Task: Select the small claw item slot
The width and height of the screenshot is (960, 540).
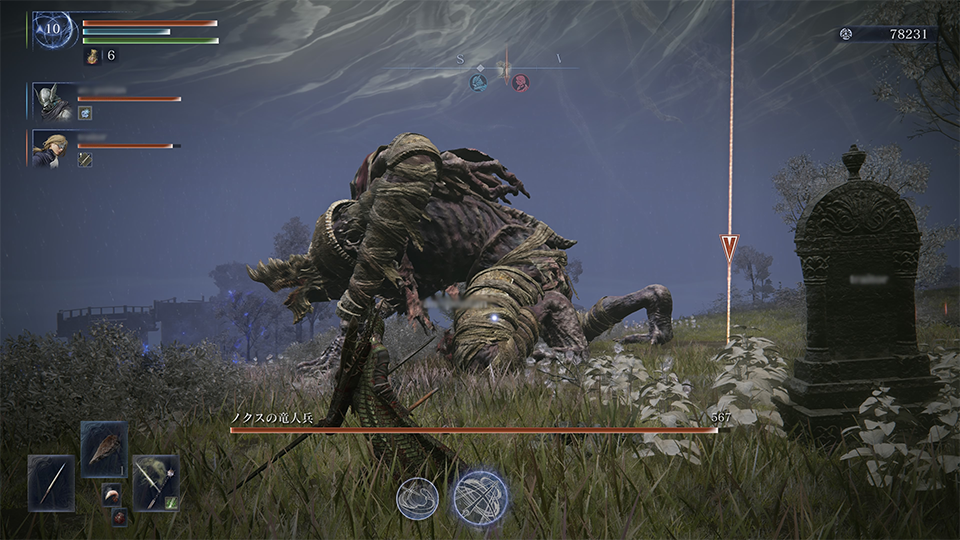Action: click(x=110, y=494)
